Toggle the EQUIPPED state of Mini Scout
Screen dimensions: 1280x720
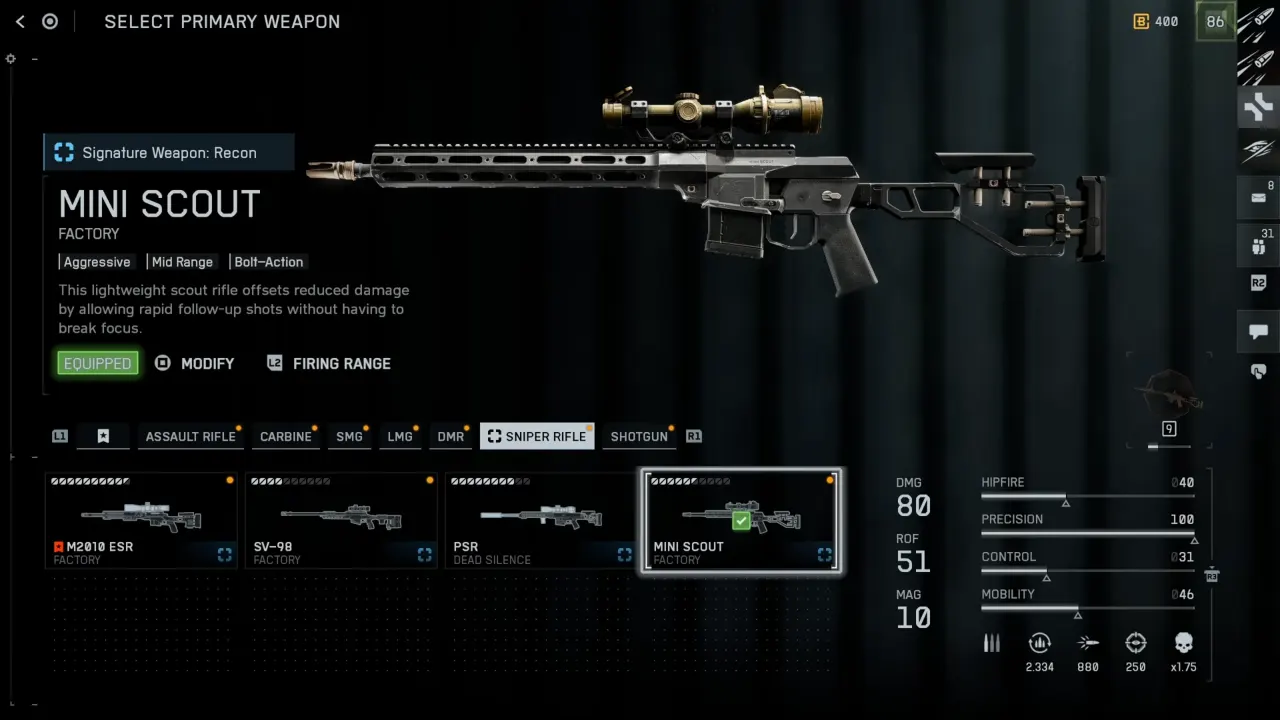pyautogui.click(x=97, y=363)
